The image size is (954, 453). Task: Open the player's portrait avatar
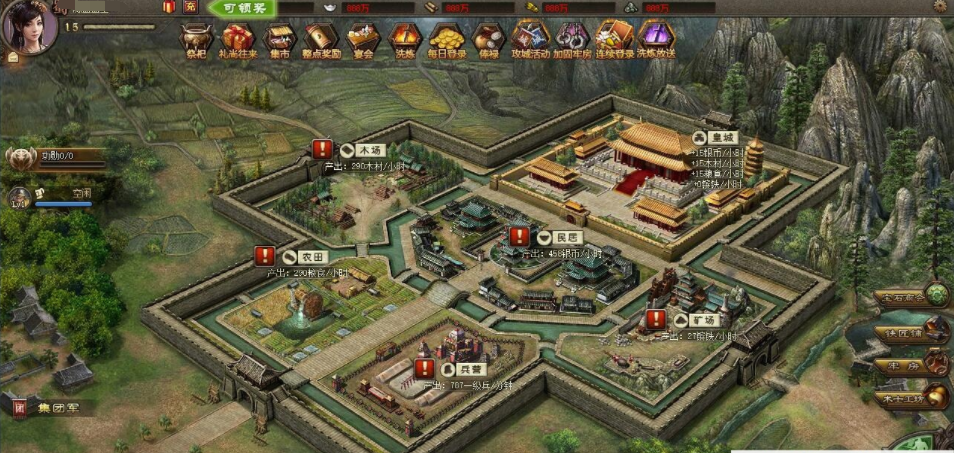27,28
